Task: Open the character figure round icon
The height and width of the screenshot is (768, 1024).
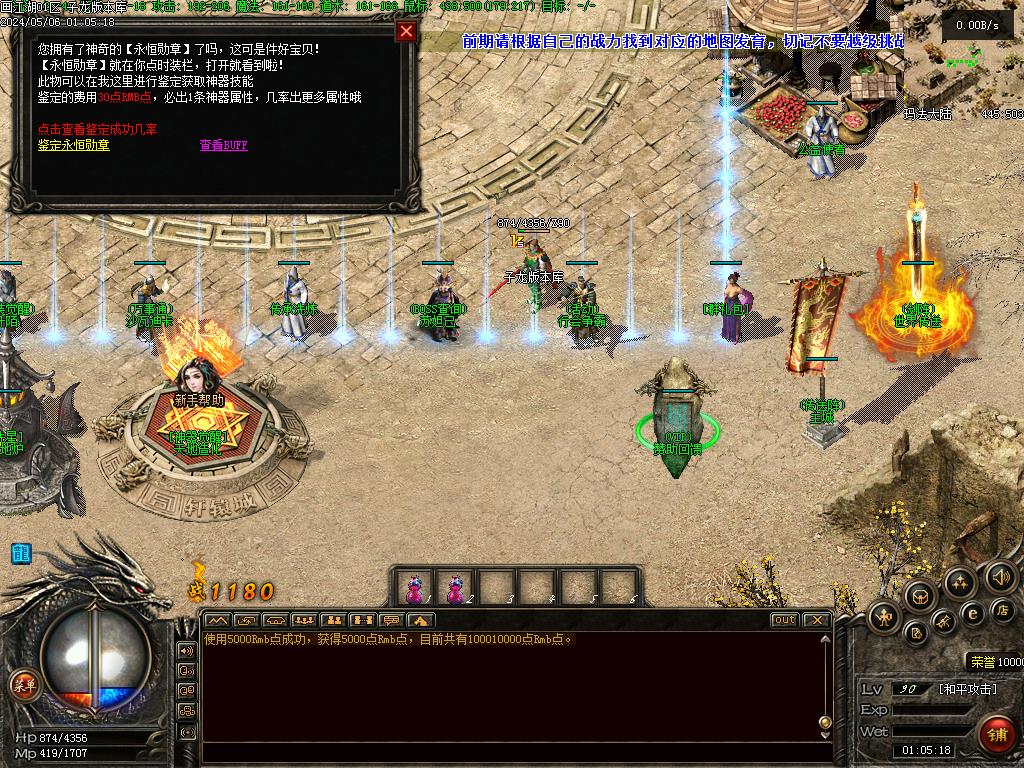Action: tap(885, 617)
